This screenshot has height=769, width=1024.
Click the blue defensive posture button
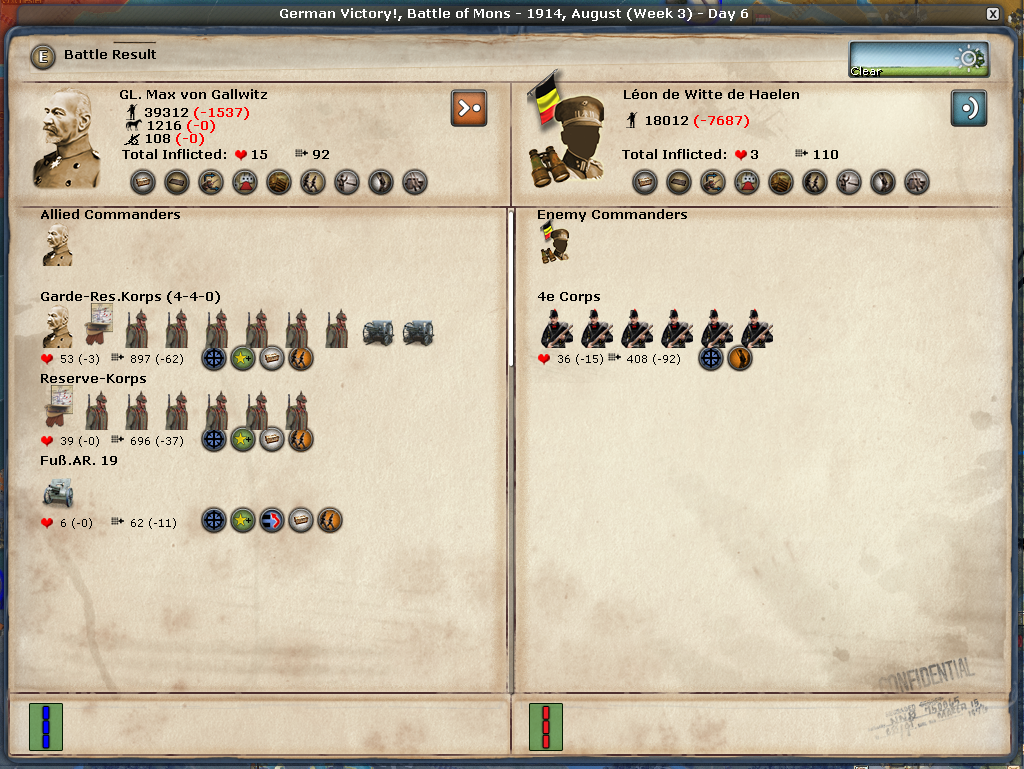(x=968, y=108)
